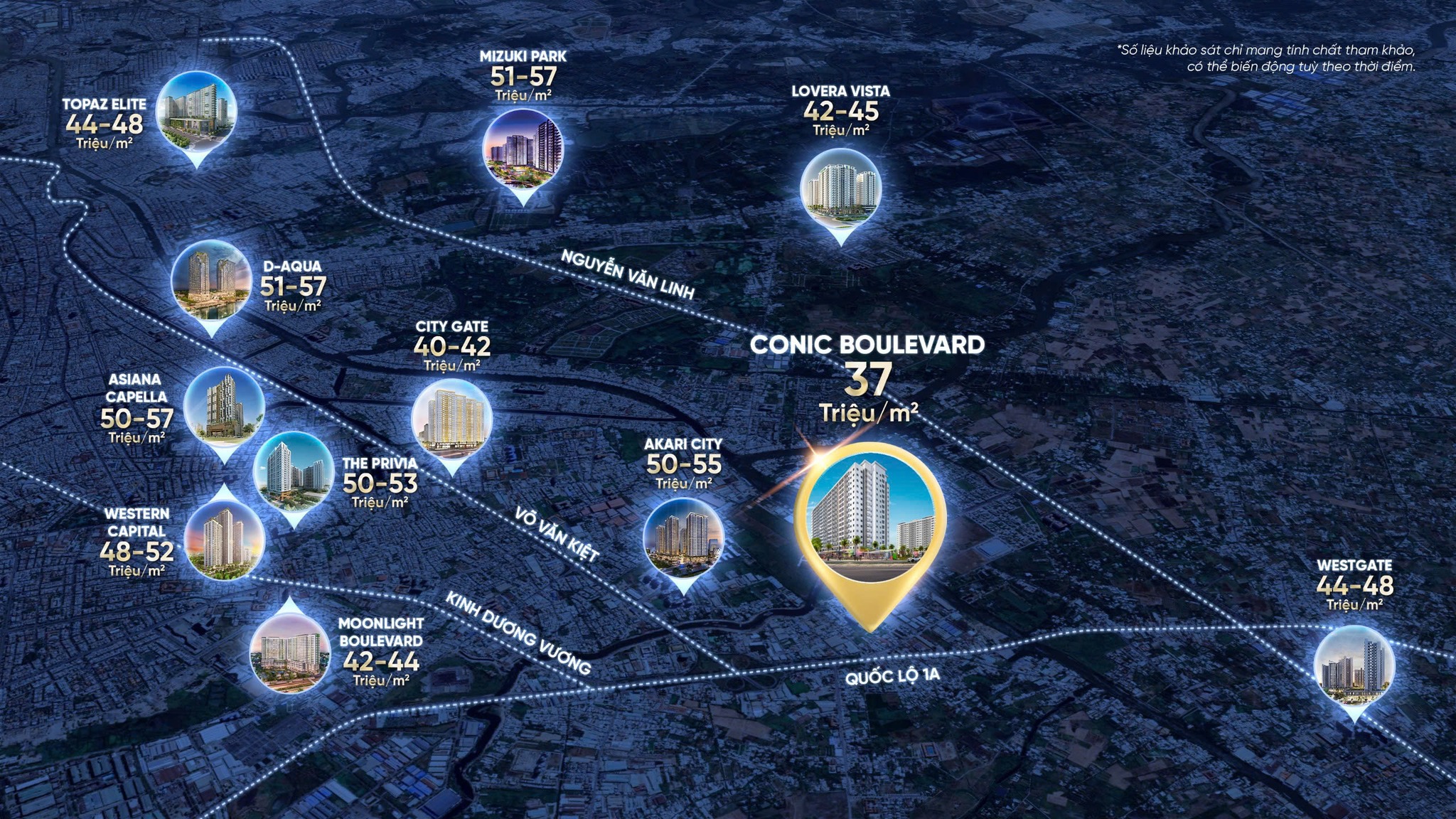1456x819 pixels.
Task: Click the Westgate map marker
Action: (1354, 666)
